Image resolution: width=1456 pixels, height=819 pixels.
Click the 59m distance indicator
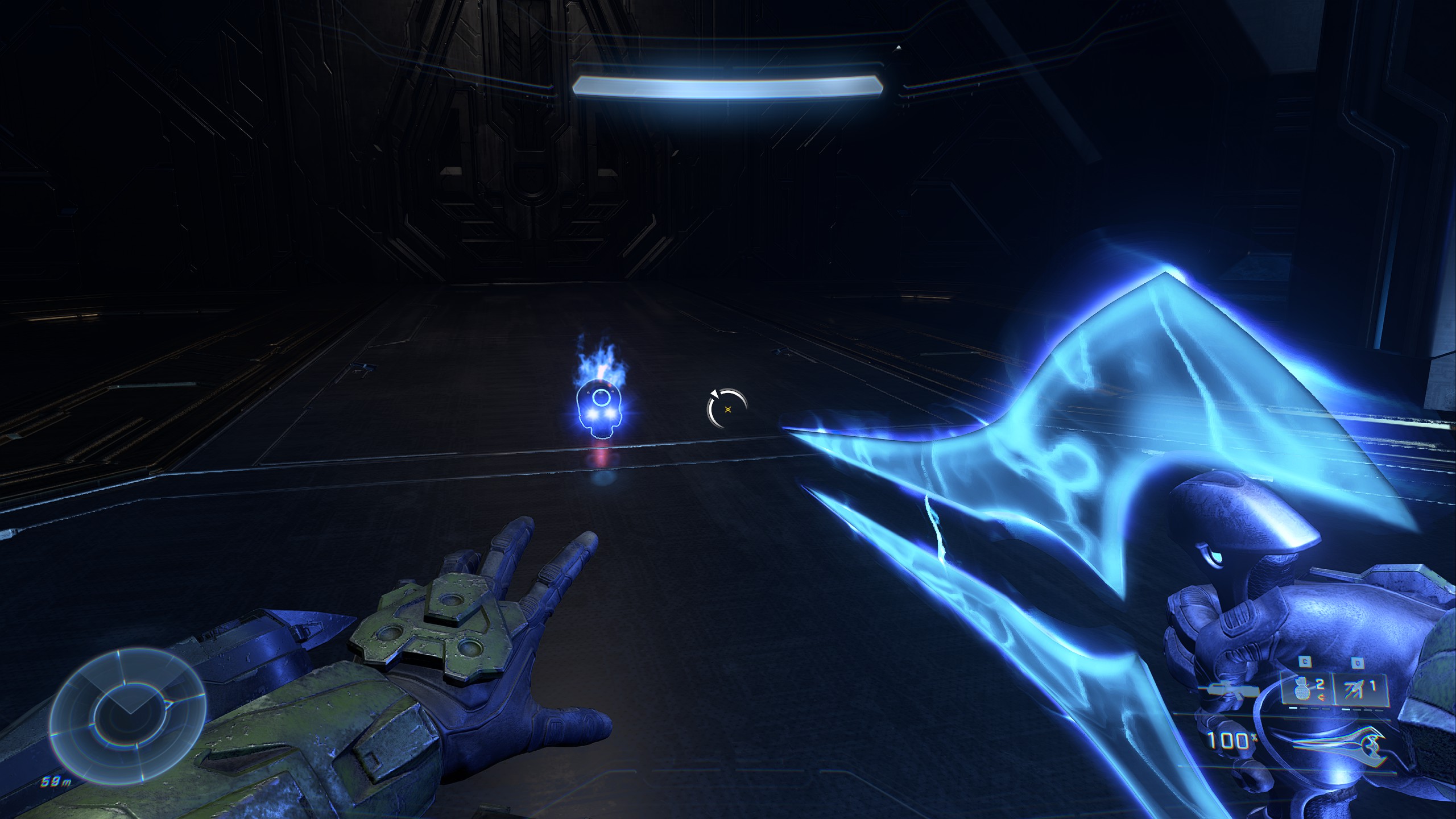[x=56, y=781]
